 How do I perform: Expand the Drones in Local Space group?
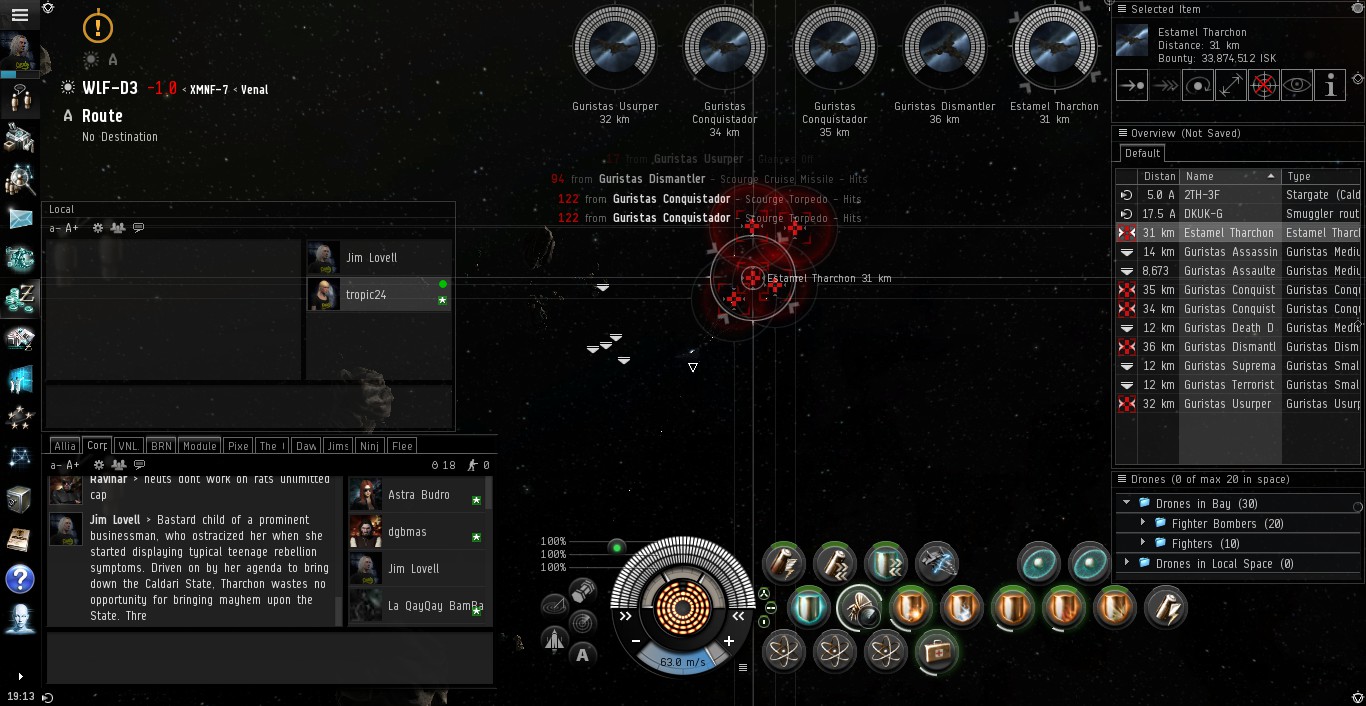coord(1127,563)
